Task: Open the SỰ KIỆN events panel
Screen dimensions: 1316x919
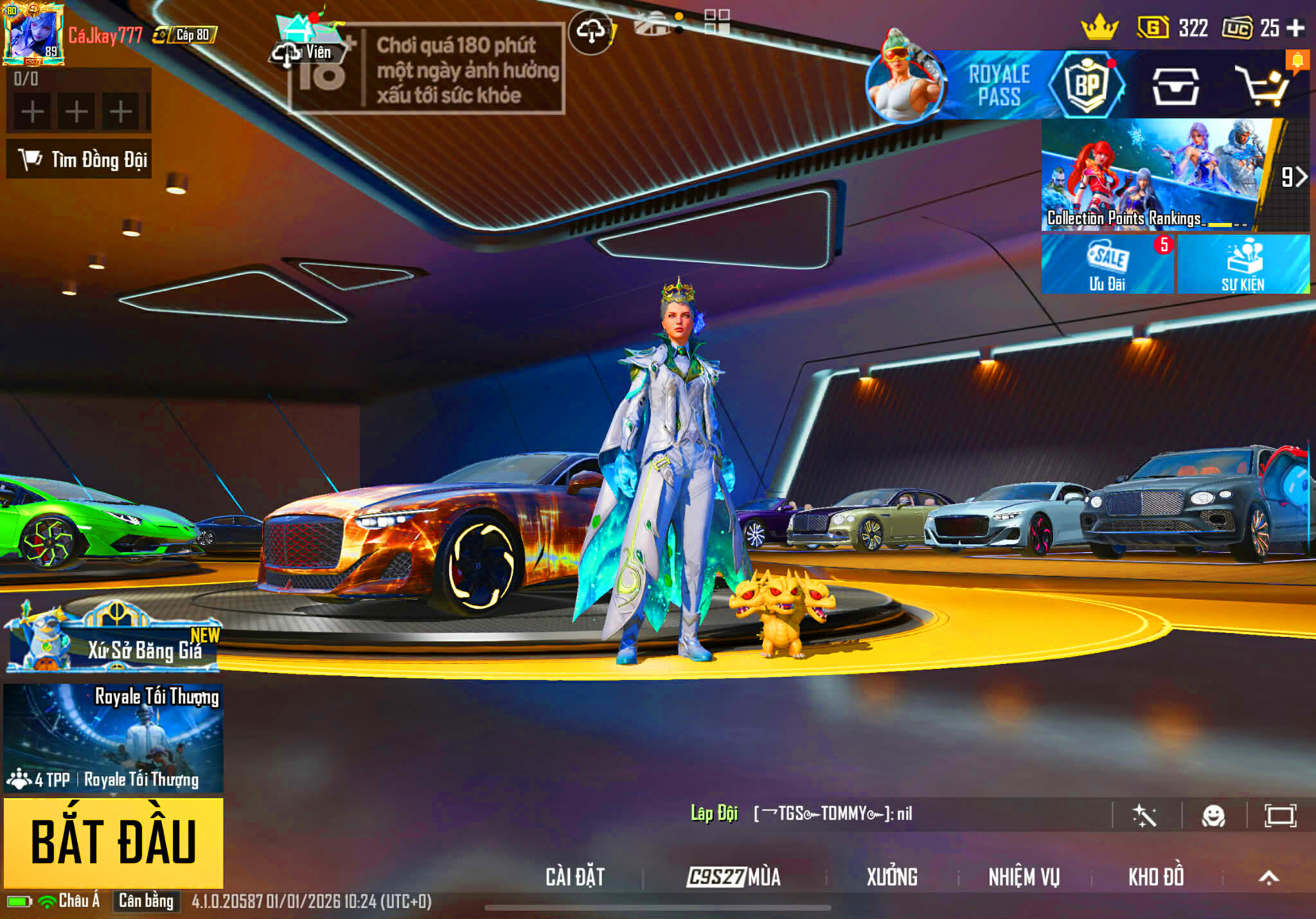Action: (1243, 265)
